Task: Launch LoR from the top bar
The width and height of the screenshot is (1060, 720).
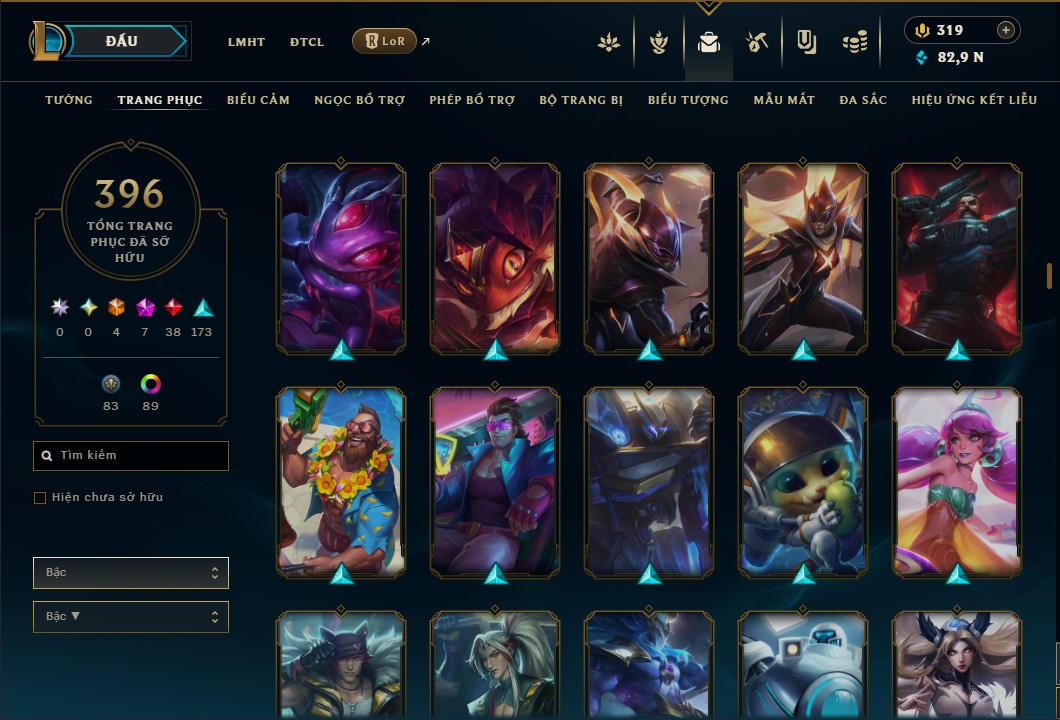Action: click(x=384, y=41)
